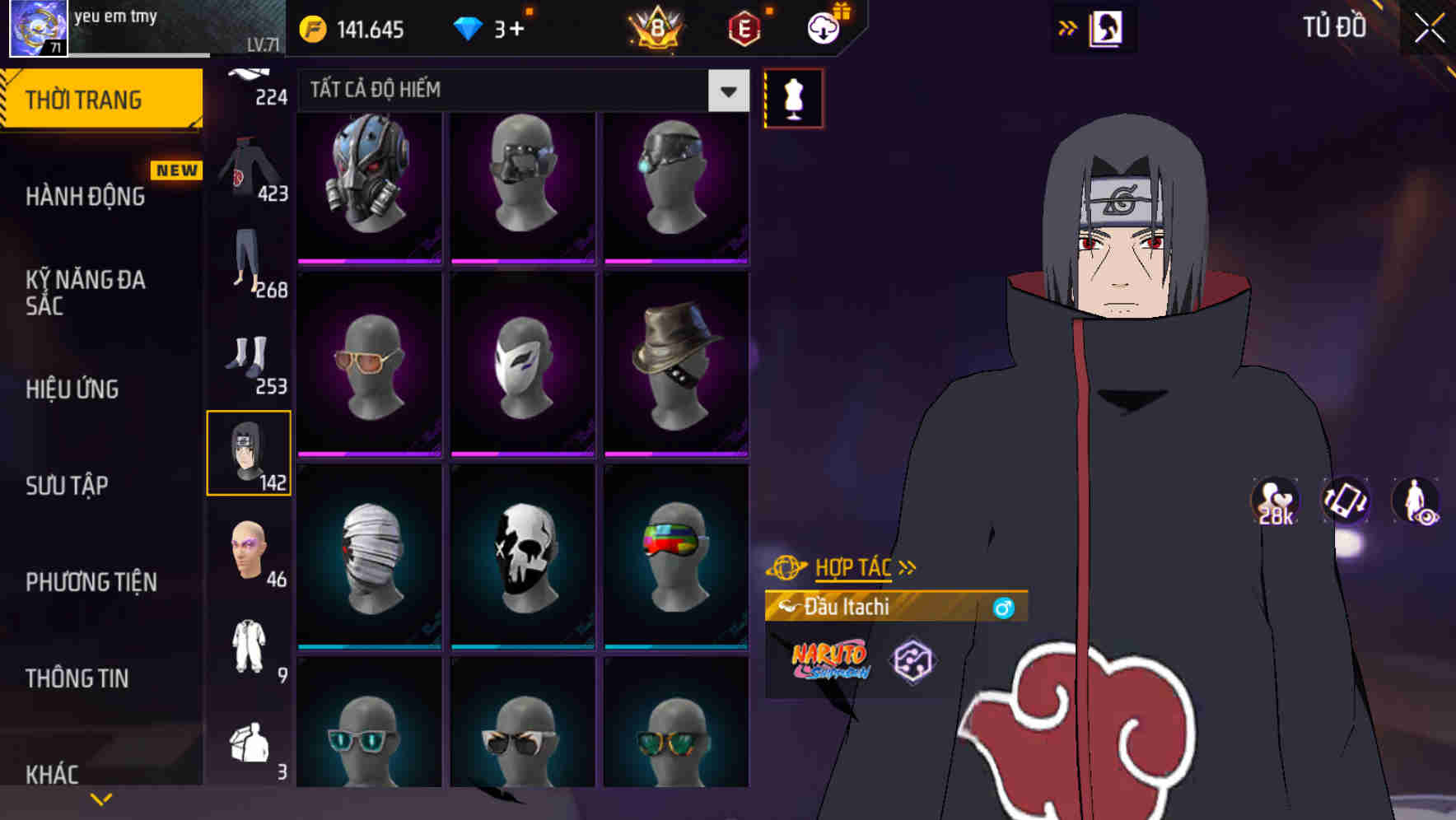Select the white skull face mask thumbnail
The image size is (1456, 820).
(522, 555)
